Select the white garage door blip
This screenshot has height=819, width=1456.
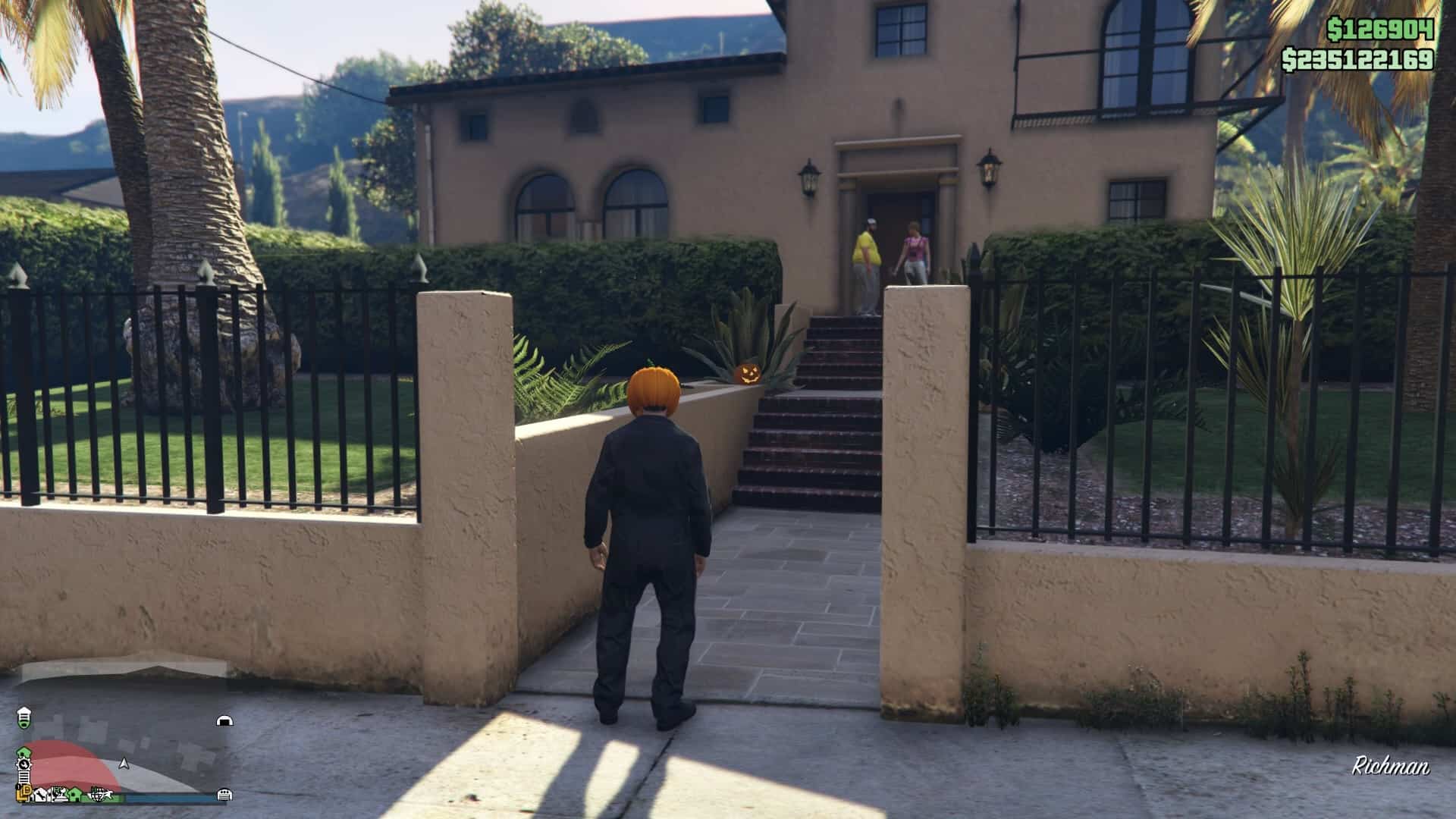point(224,795)
